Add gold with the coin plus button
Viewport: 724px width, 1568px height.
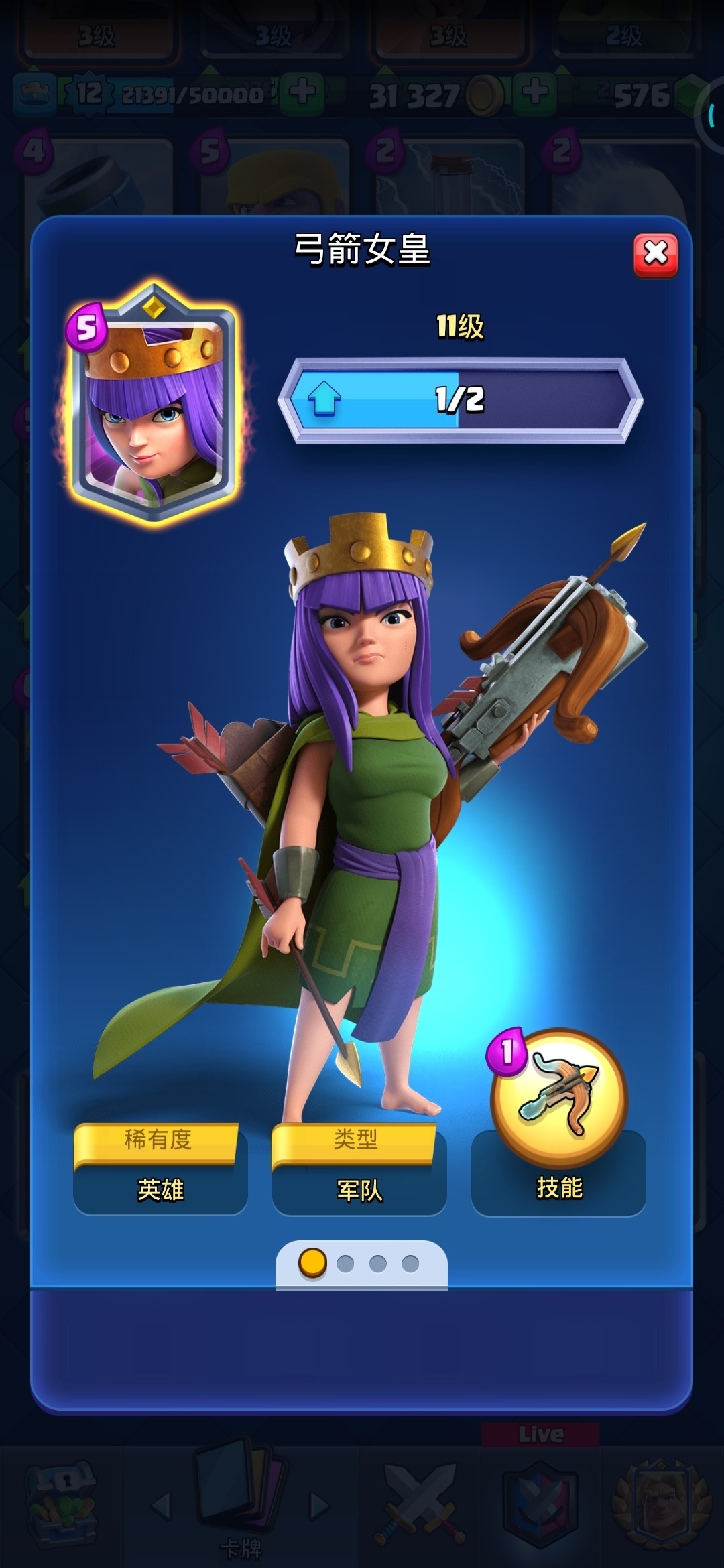534,92
